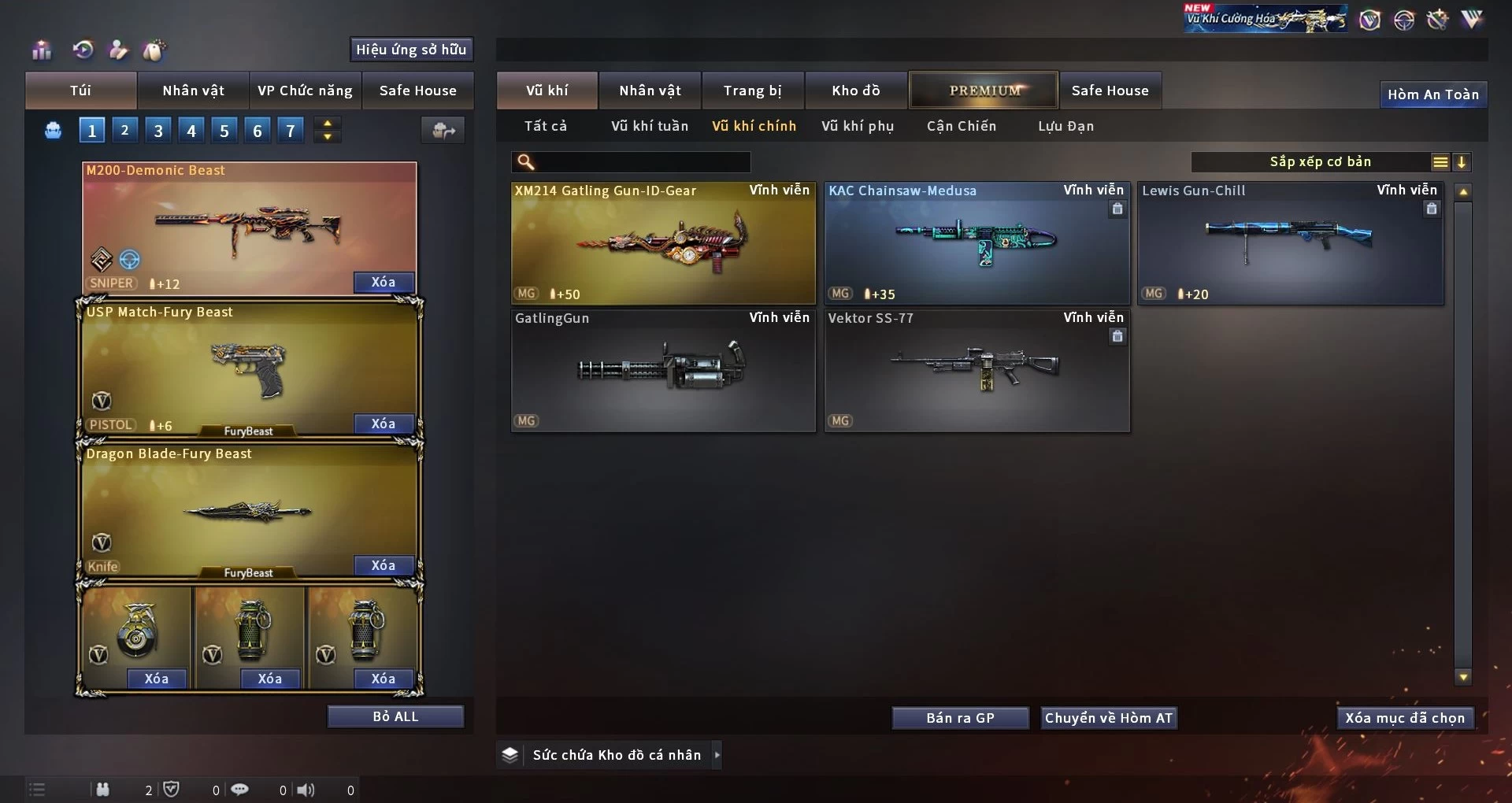Click Bỏ ALL to unequip everything
1512x803 pixels.
coord(395,716)
